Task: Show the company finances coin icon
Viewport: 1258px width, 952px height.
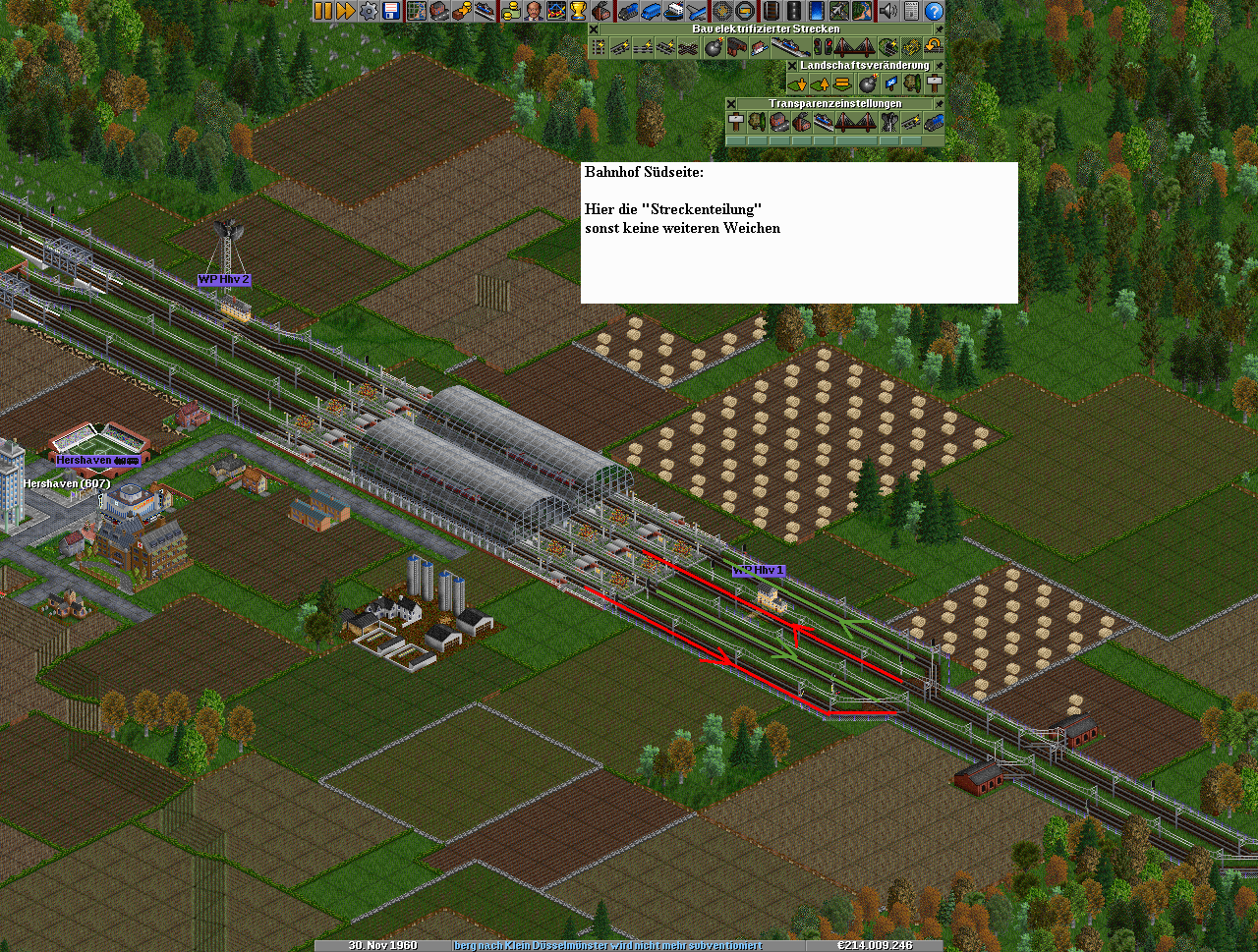Action: 510,11
